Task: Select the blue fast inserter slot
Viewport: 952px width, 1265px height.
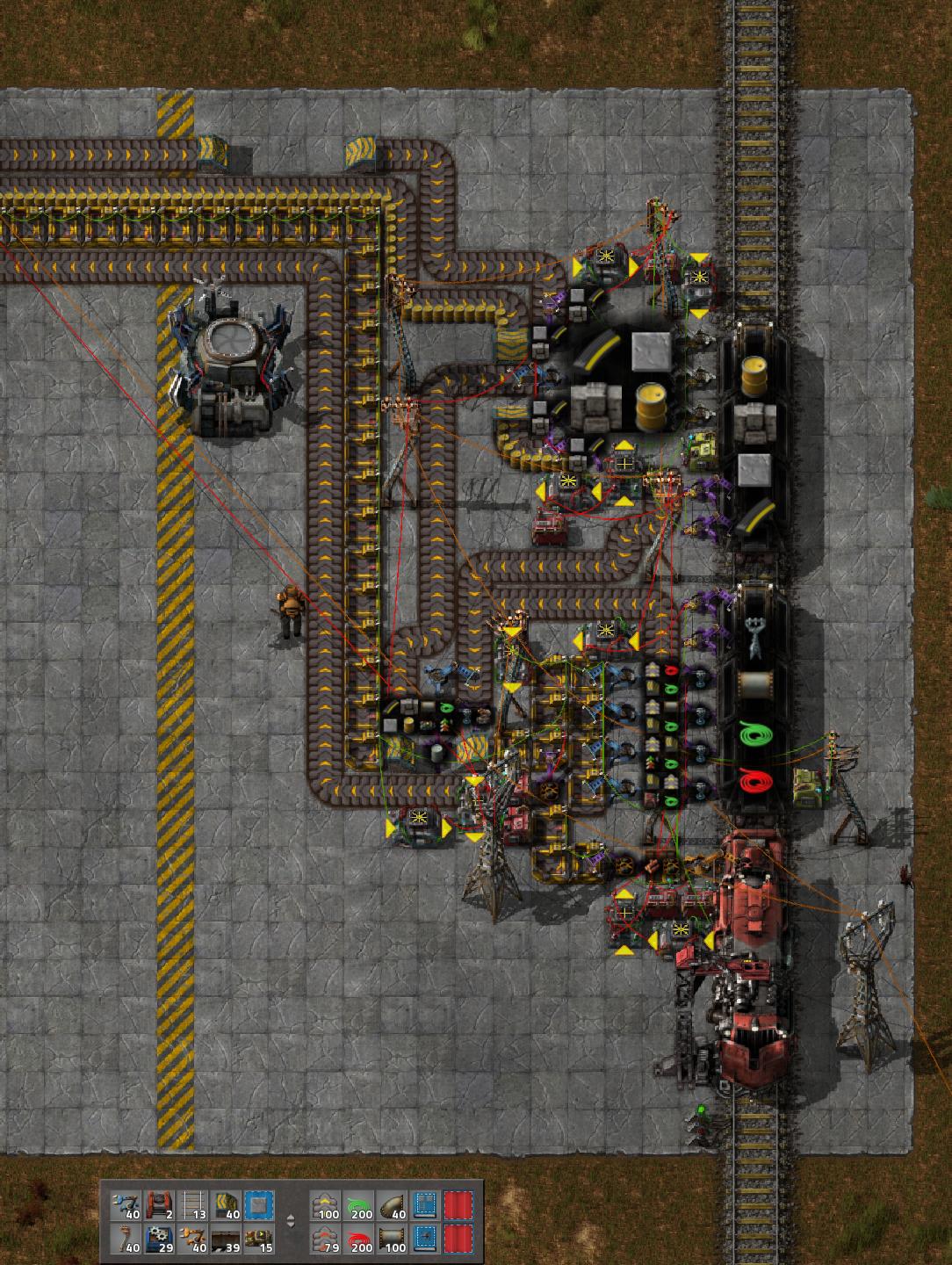Action: pos(126,1204)
